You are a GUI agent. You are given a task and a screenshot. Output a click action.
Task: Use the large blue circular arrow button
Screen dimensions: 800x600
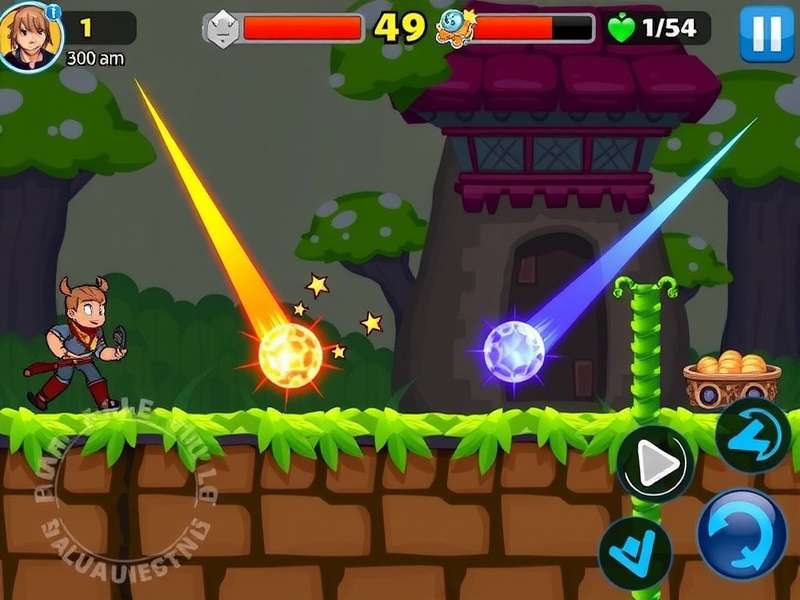[x=741, y=532]
